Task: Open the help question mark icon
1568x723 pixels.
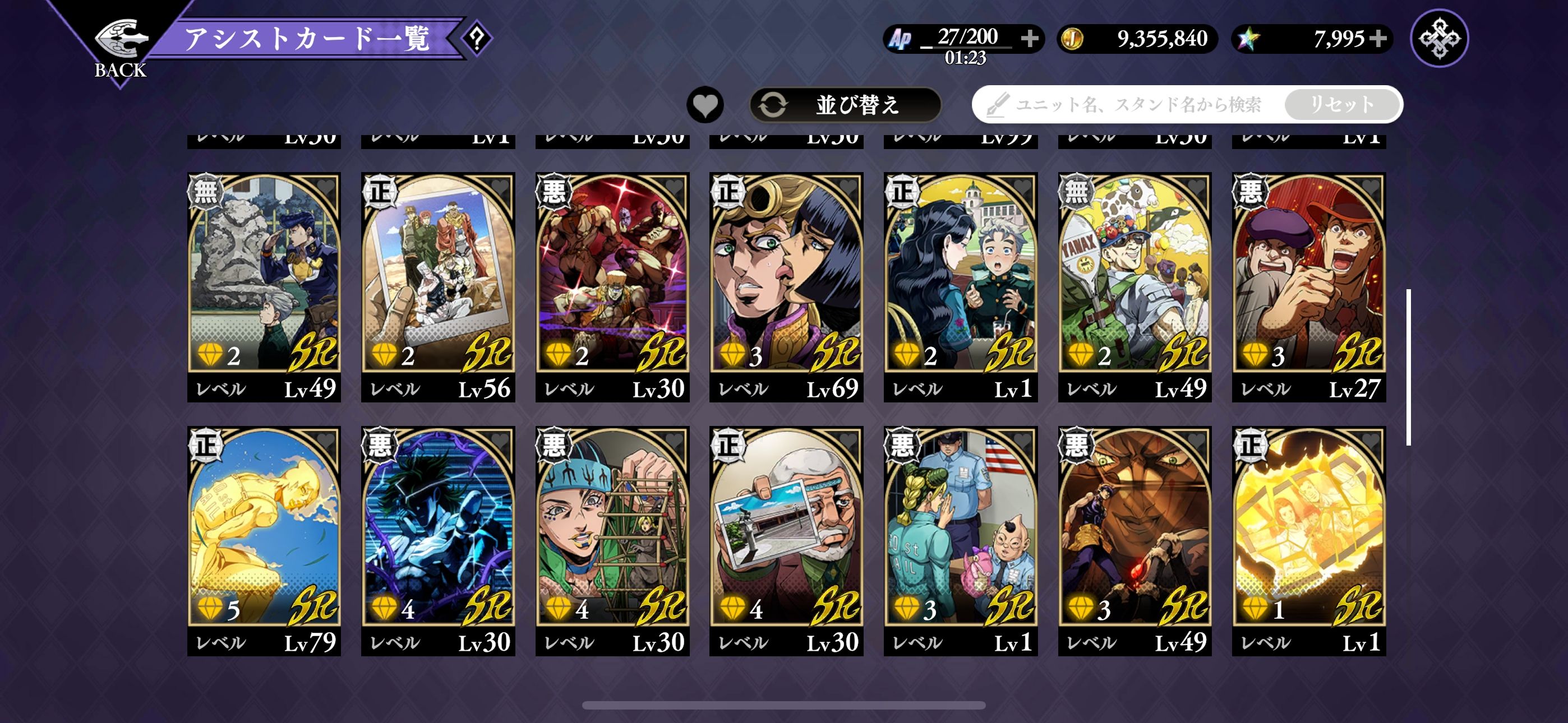Action: [x=477, y=39]
